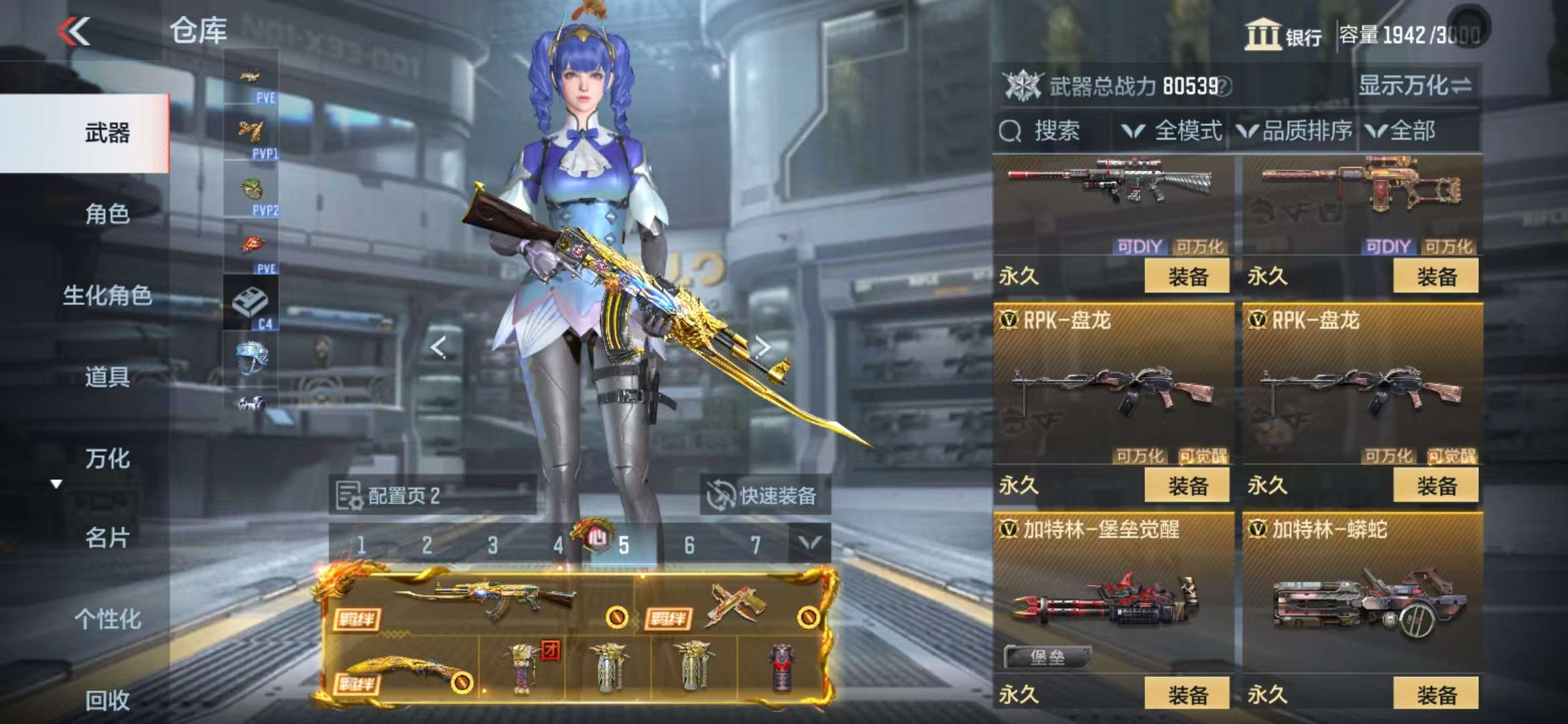Activate 快速装备 quick equip
Viewport: 1568px width, 724px height.
coord(765,496)
